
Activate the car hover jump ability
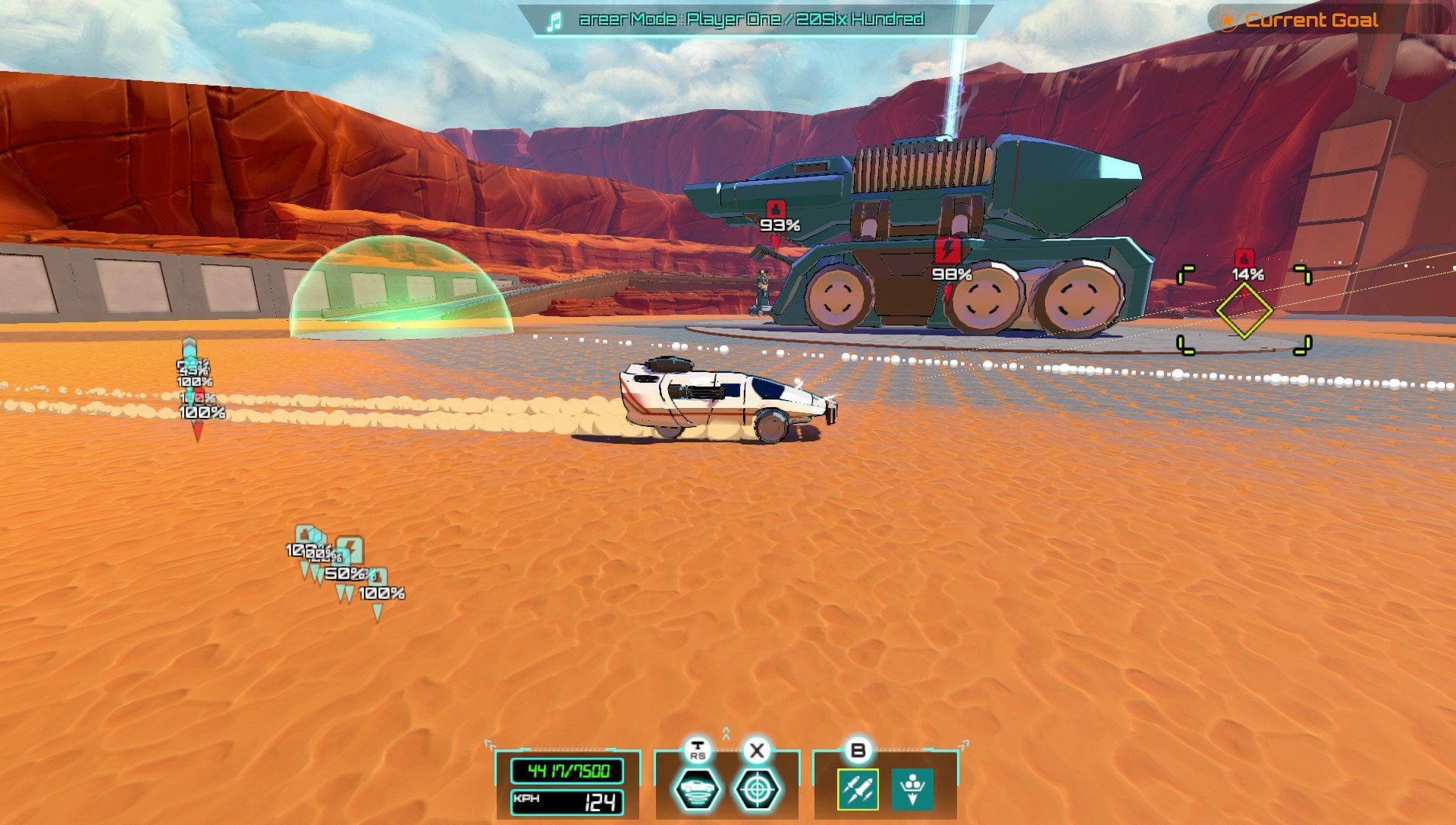pos(696,789)
